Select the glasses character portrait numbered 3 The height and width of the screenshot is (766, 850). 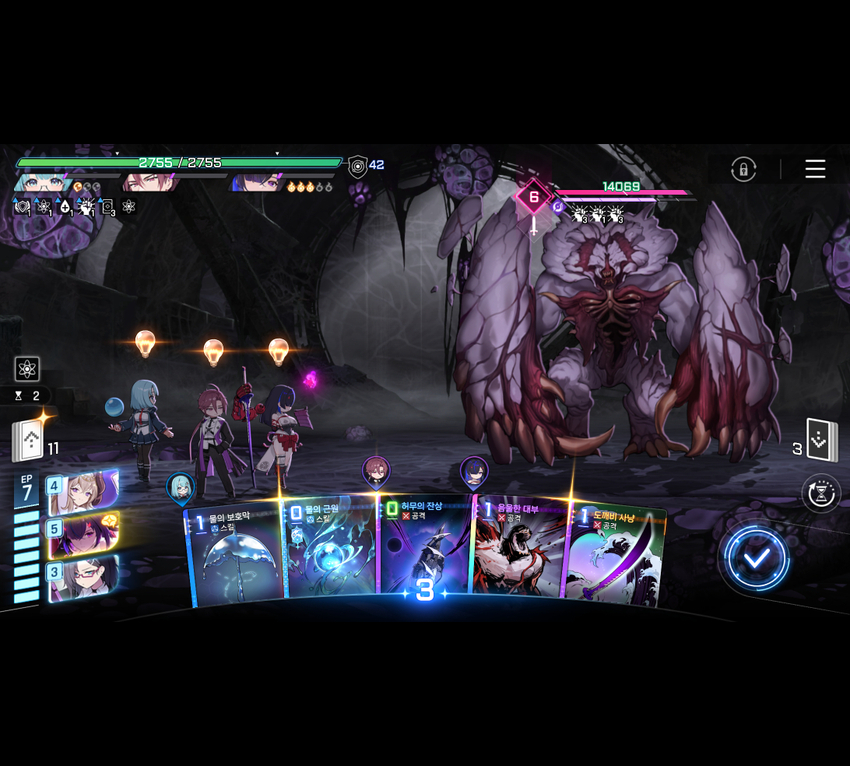(82, 578)
